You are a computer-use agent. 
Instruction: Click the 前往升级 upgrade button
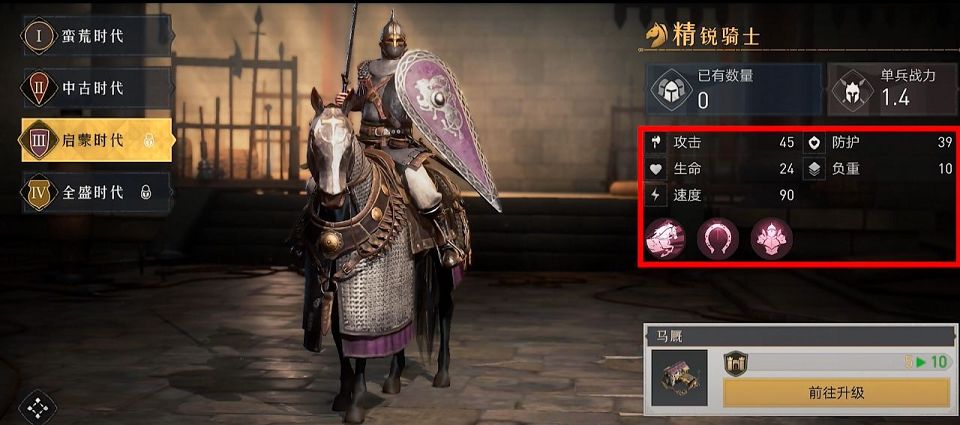(x=835, y=392)
